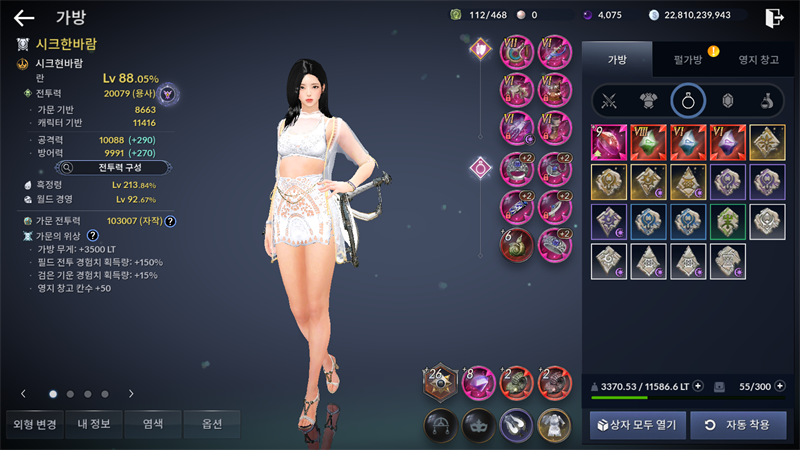Image resolution: width=800 pixels, height=450 pixels.
Task: Pick the red VIII green crystal item
Action: coord(647,142)
